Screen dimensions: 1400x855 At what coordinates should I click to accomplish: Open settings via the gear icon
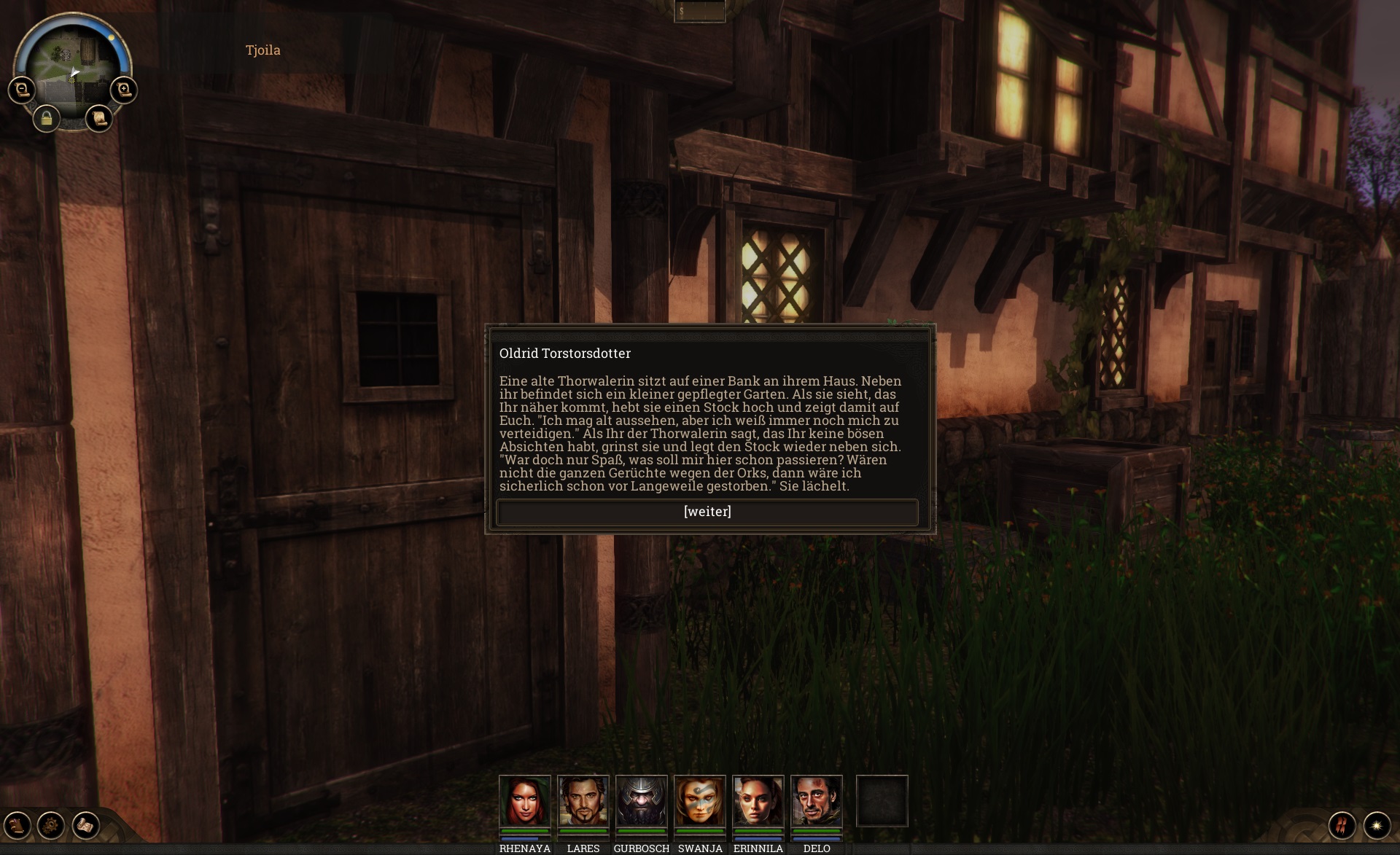coord(52,825)
